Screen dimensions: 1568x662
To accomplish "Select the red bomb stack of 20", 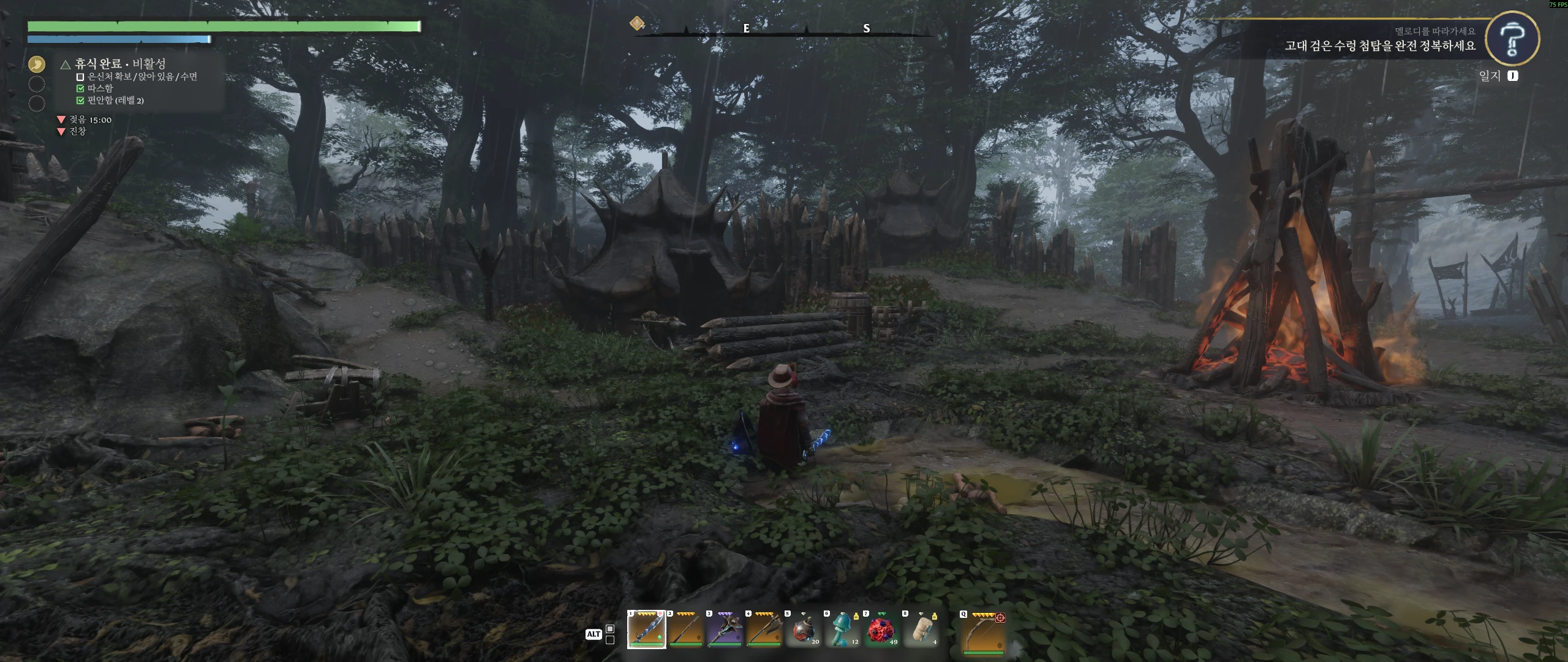I will click(803, 630).
